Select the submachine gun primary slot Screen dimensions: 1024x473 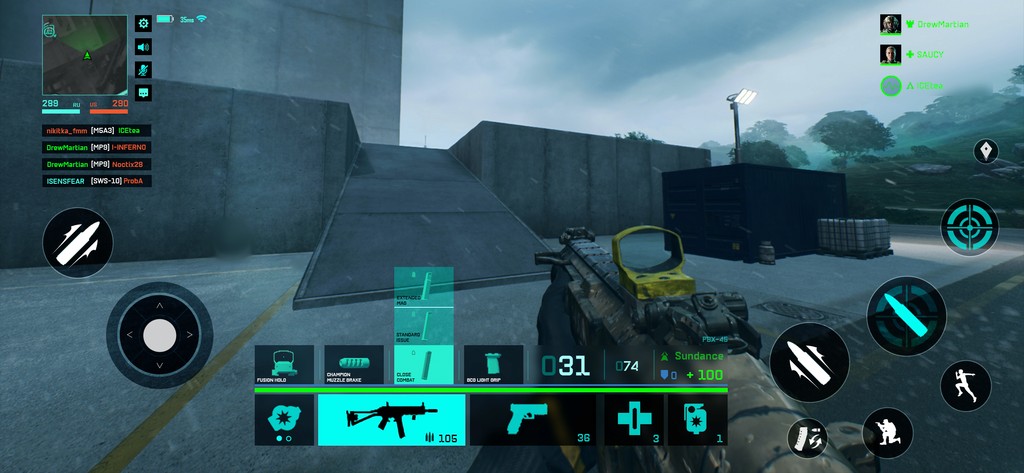pyautogui.click(x=391, y=419)
